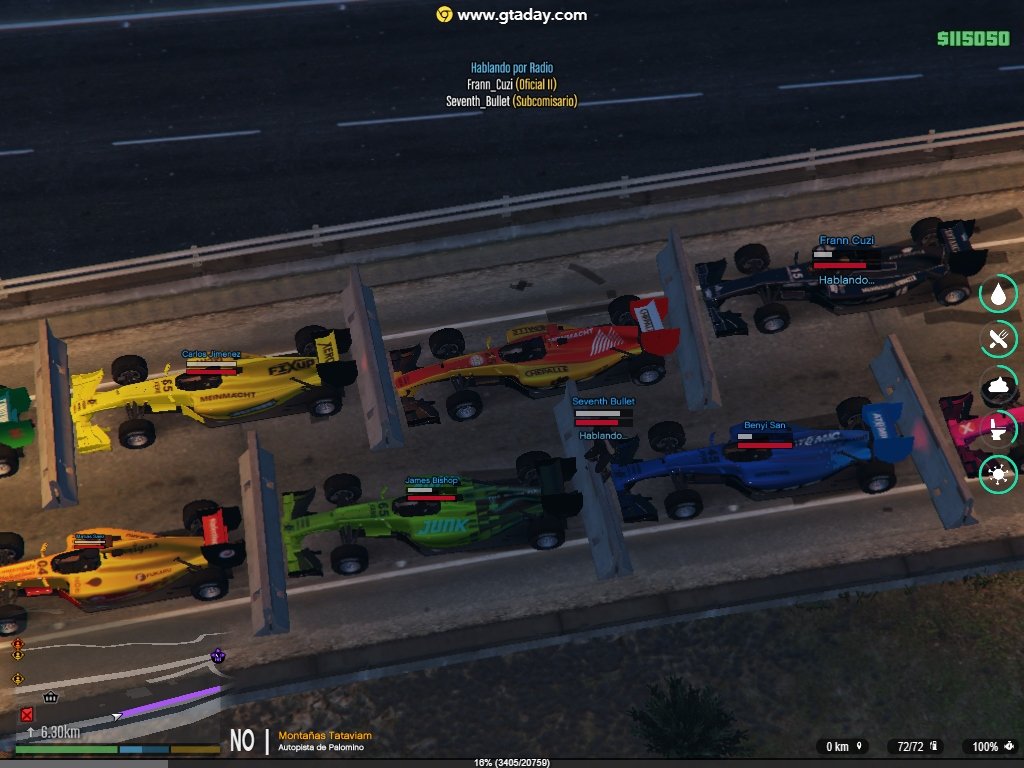Click the toilet need icon

click(998, 430)
